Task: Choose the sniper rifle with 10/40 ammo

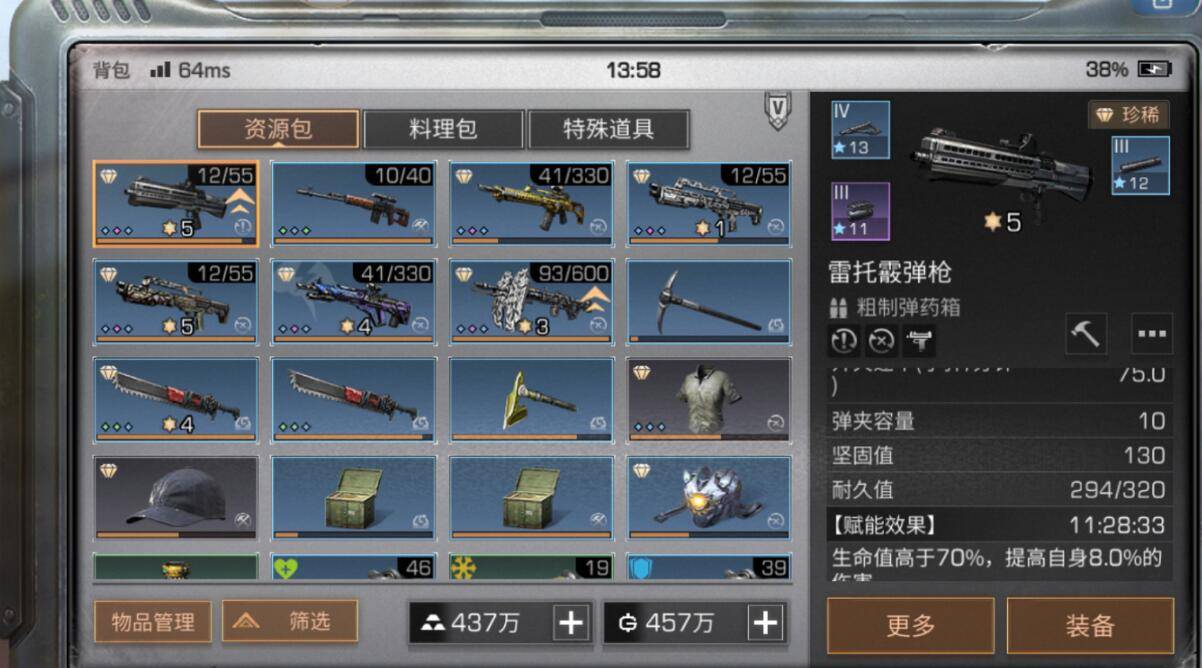Action: 354,204
